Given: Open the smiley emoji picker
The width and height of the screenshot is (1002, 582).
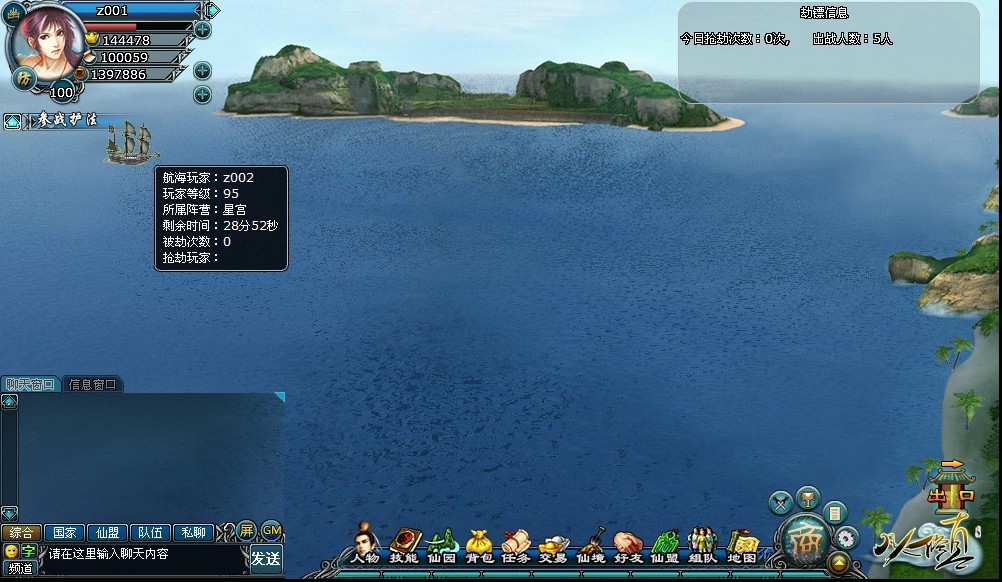Looking at the screenshot, I should 11,551.
